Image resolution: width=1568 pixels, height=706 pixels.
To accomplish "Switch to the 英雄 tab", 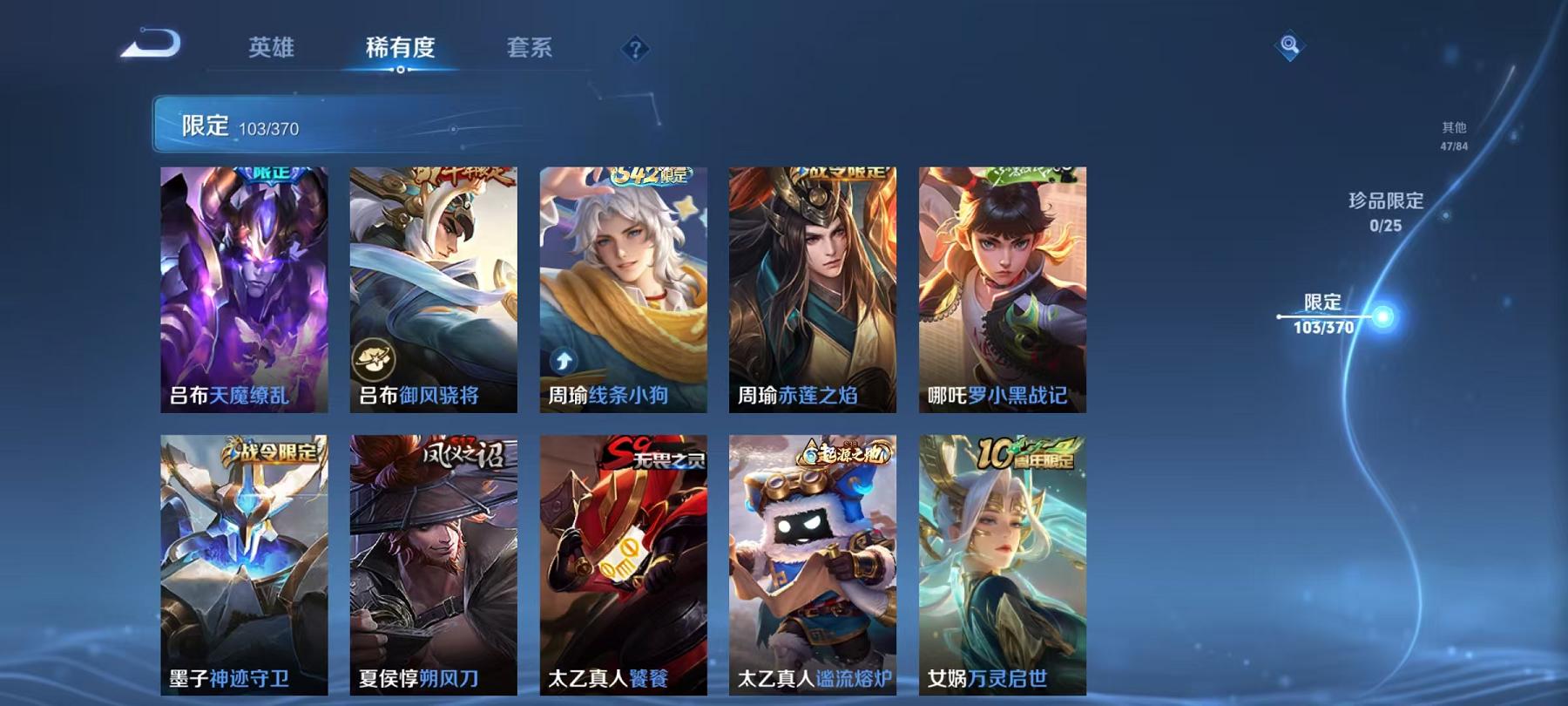I will point(273,50).
